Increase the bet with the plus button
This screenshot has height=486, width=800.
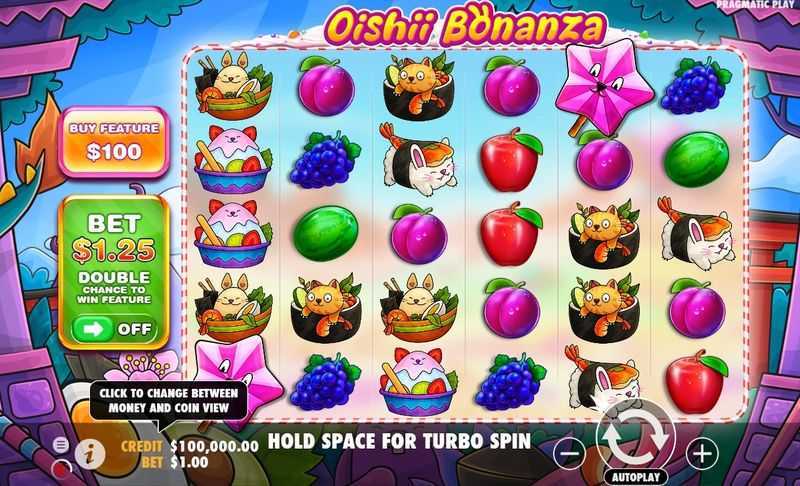(x=702, y=453)
